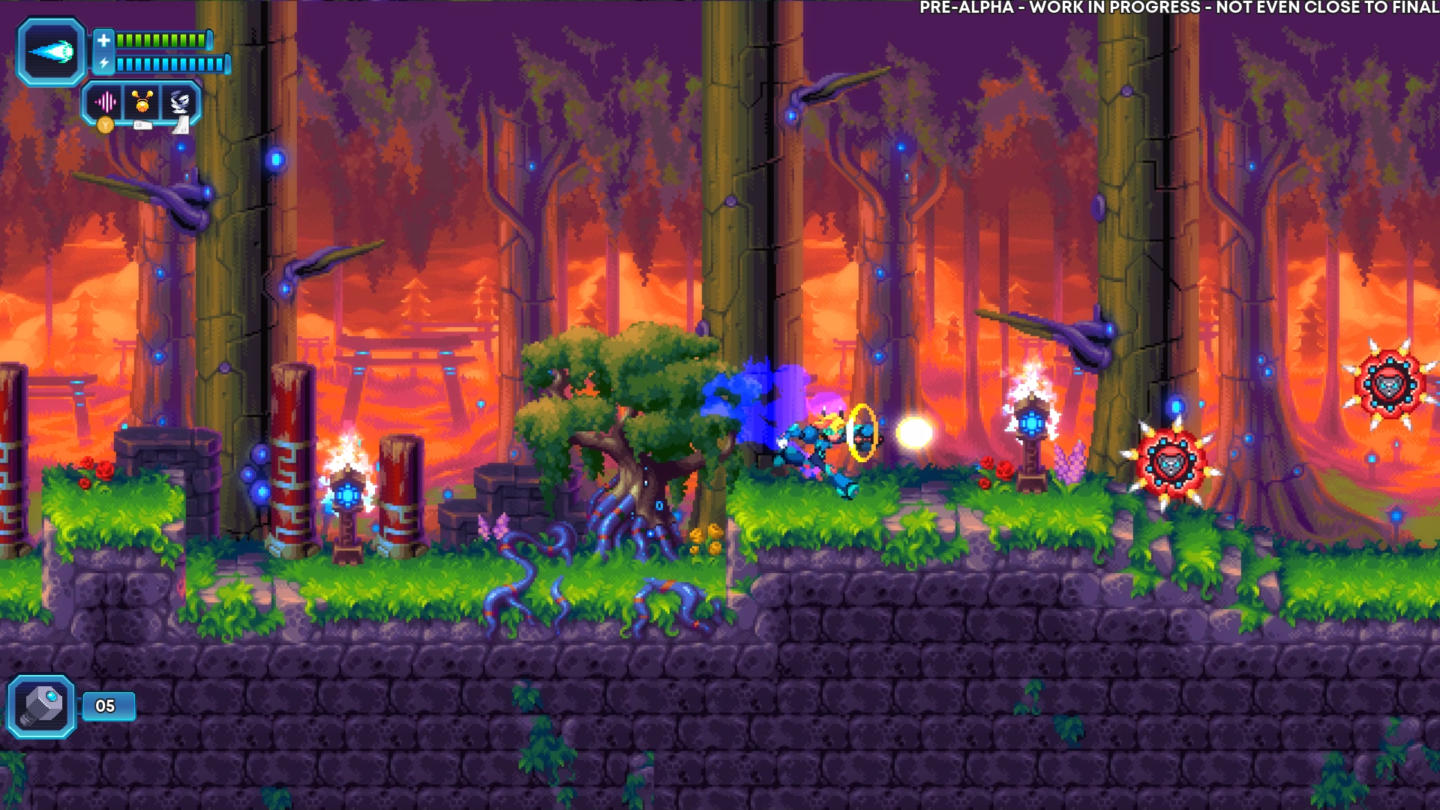The width and height of the screenshot is (1440, 810).
Task: Open the power selection panel below the bars
Action: pyautogui.click(x=143, y=101)
